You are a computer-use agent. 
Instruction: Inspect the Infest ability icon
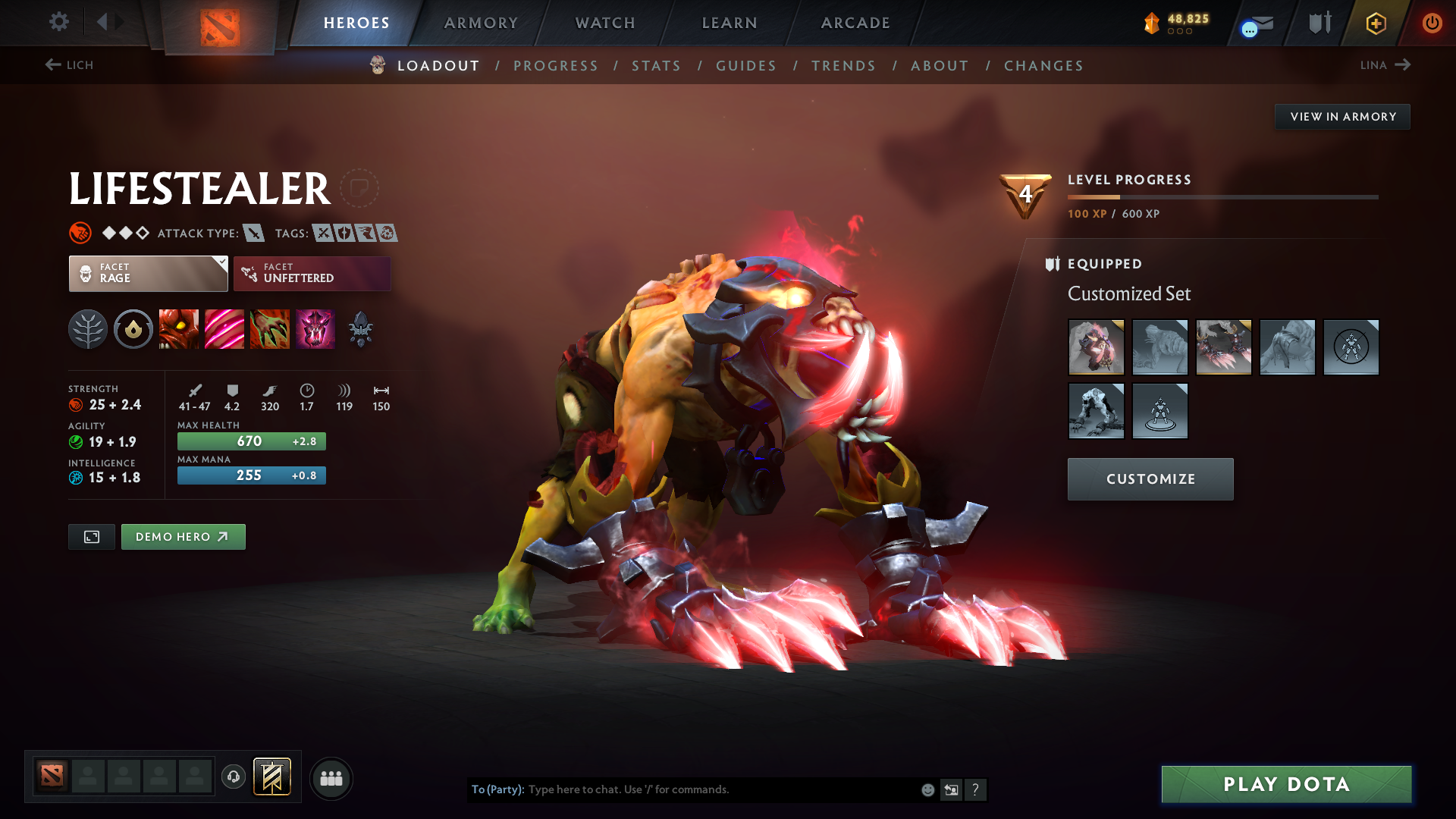click(315, 329)
